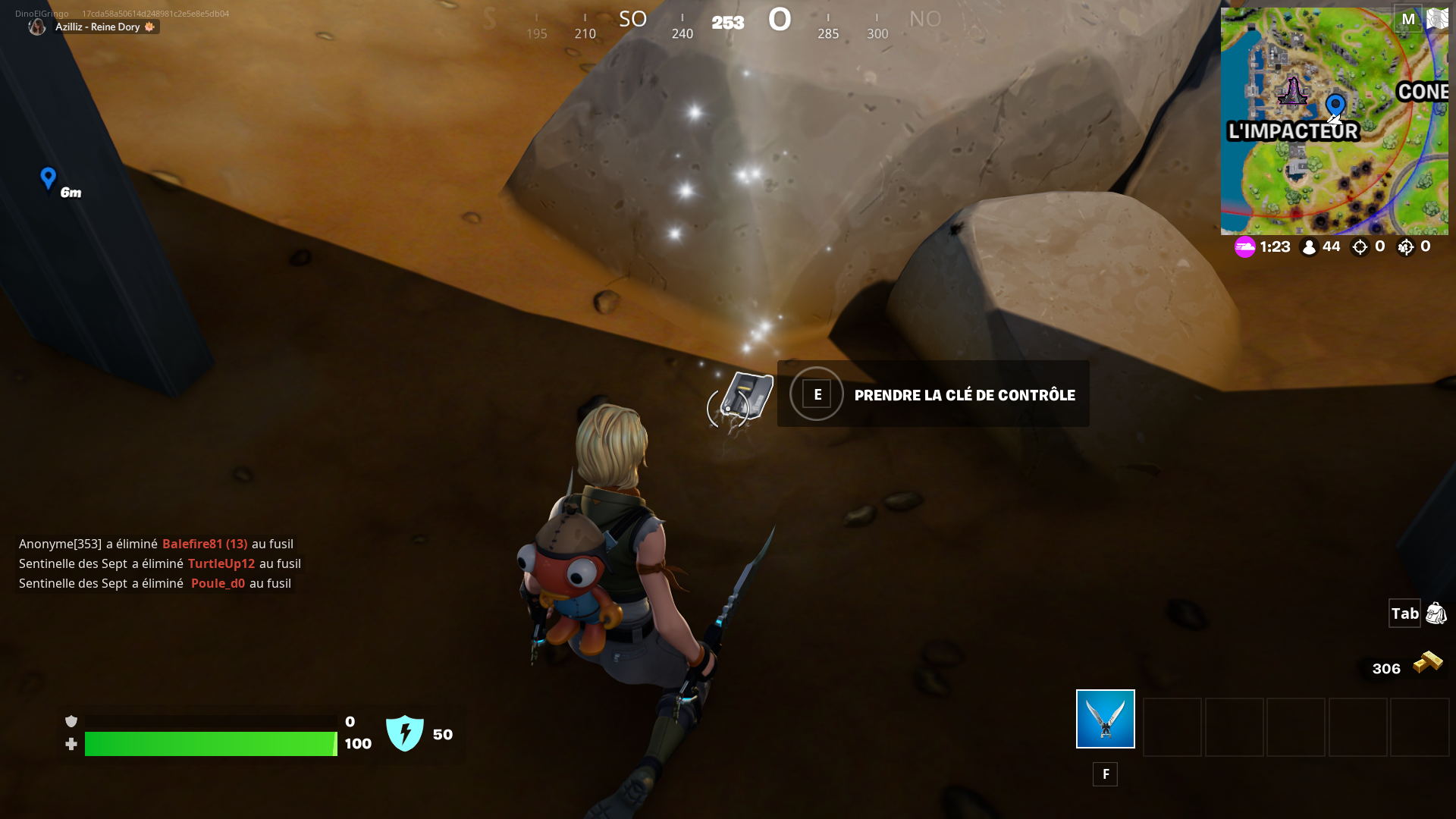Click the compass heading O at the top
Screen dimensions: 1456x819
(x=780, y=19)
